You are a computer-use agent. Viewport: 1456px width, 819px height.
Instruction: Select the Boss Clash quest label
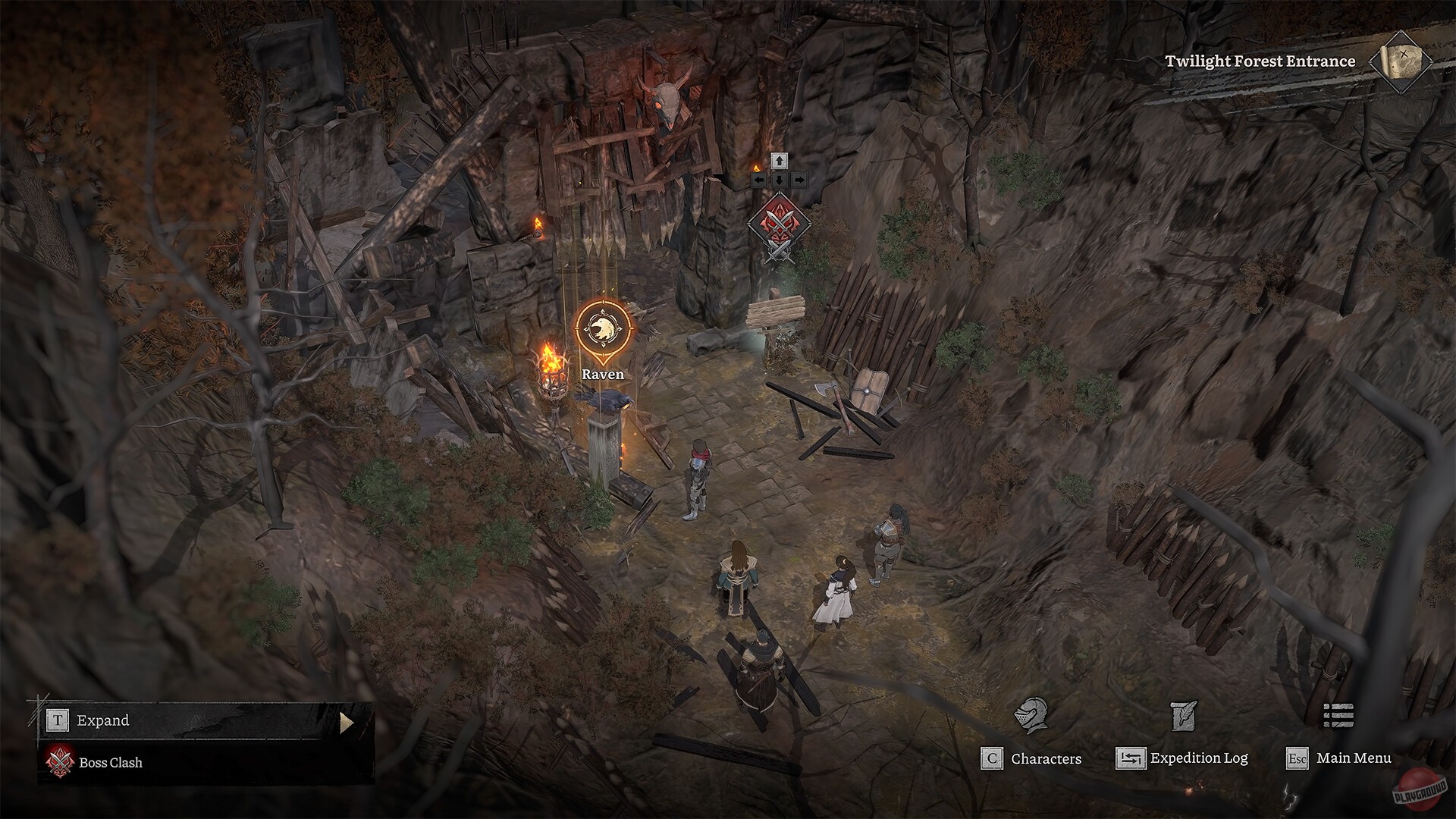point(110,763)
